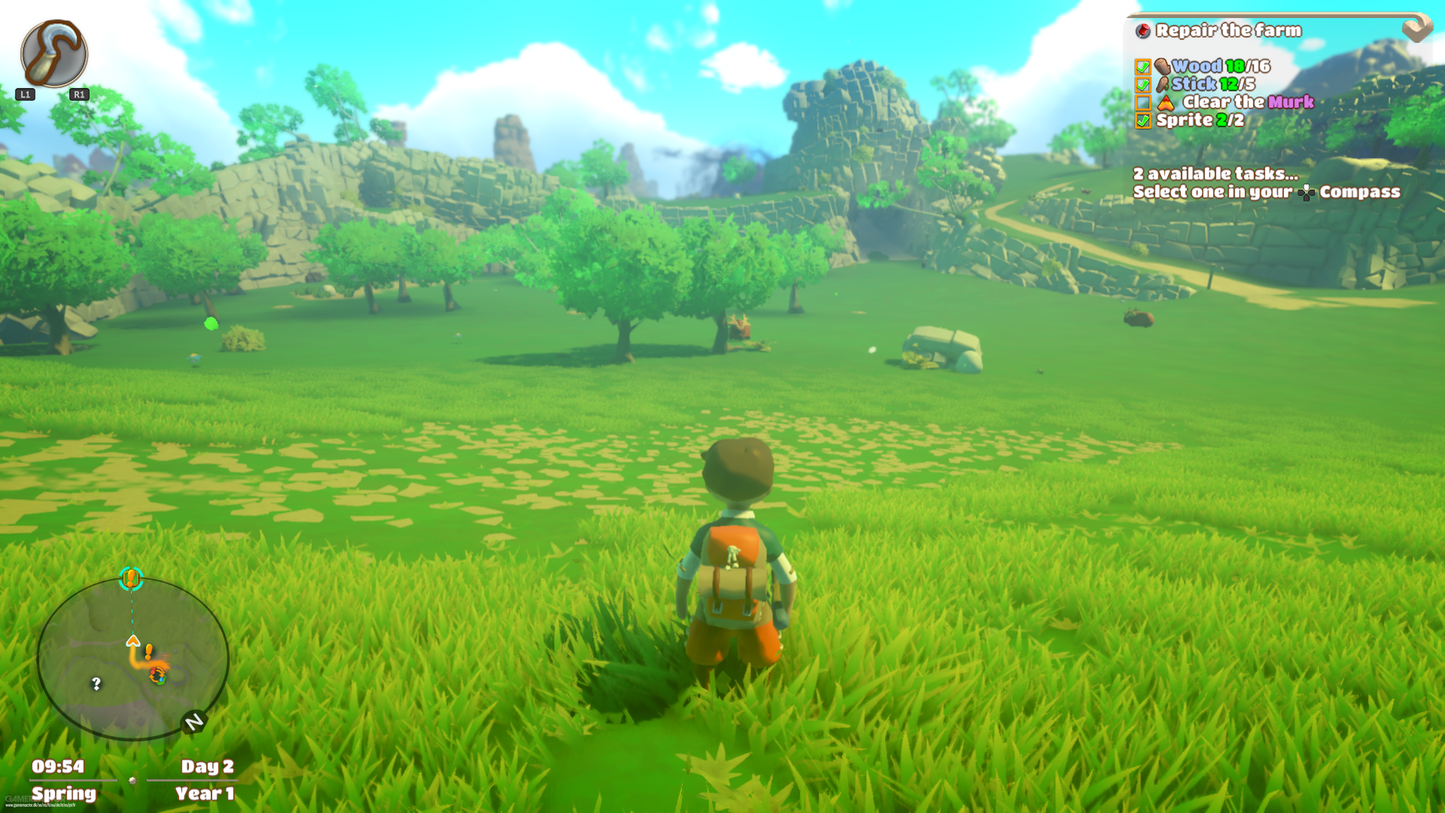The width and height of the screenshot is (1445, 813).
Task: Open the "Repair the farm" quest title
Action: tap(1228, 31)
